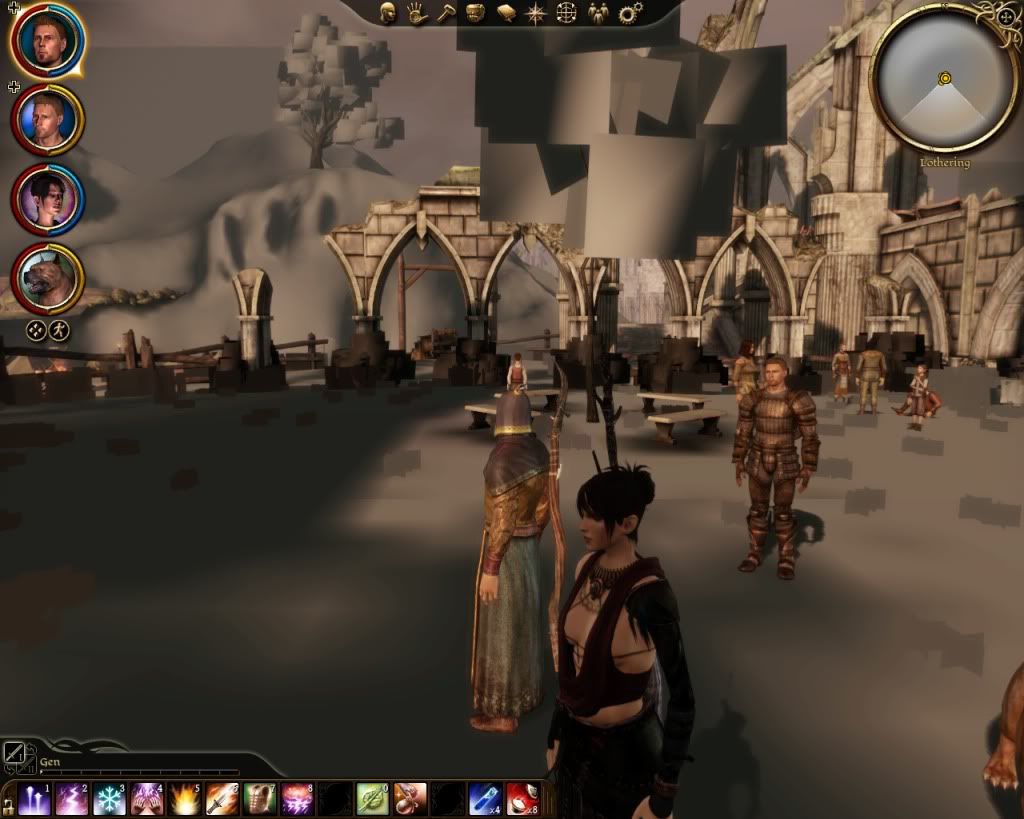The image size is (1024, 819).
Task: Activate the flaming sword ability
Action: [x=221, y=799]
